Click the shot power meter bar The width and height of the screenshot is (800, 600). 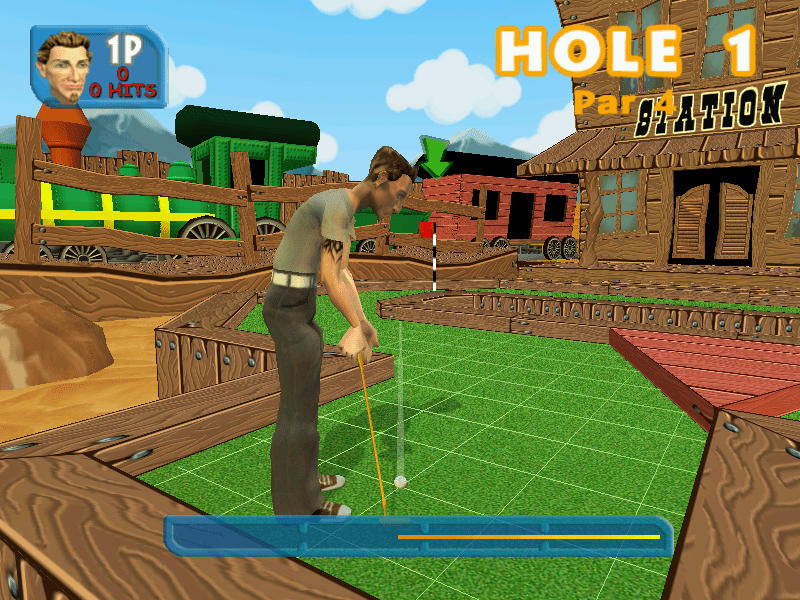click(418, 536)
